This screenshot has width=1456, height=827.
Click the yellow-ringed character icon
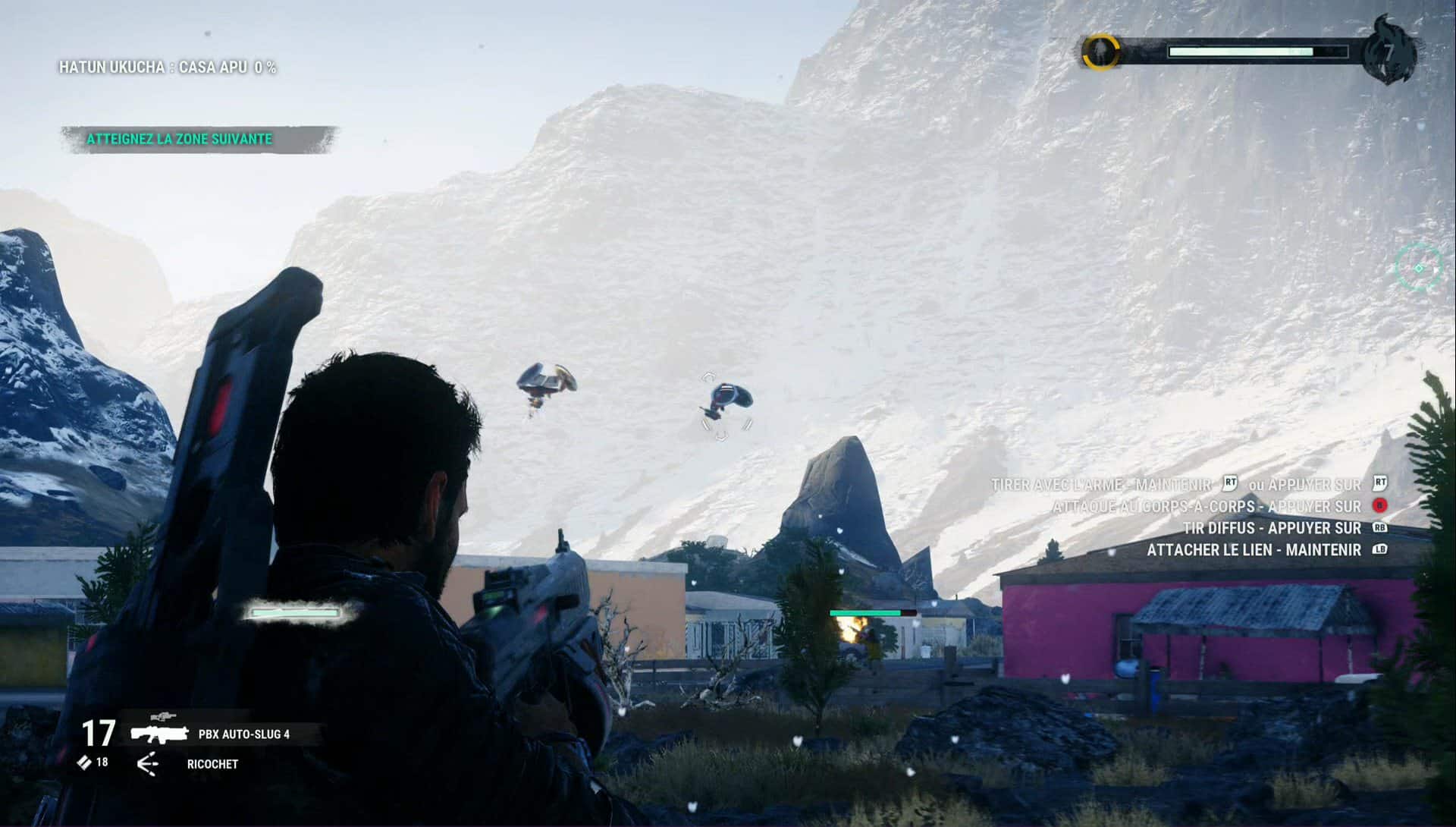[x=1099, y=52]
